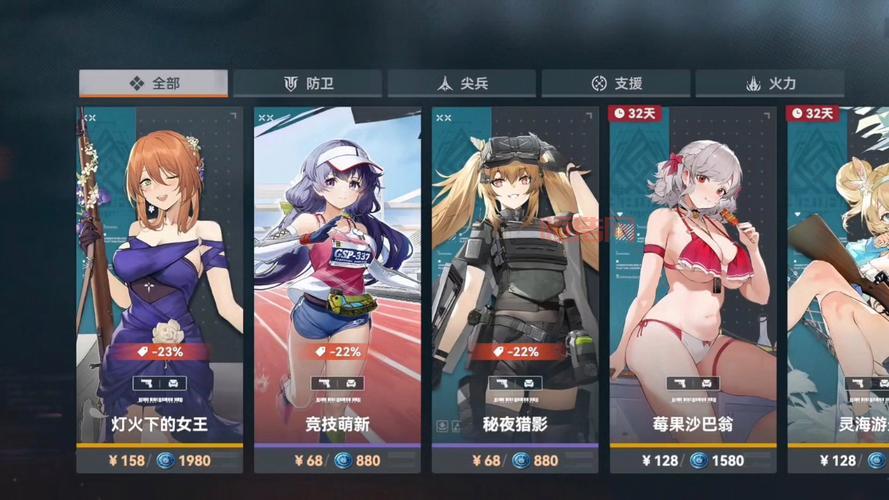889x500 pixels.
Task: Pick the partially visible 灵海 skin card
Action: click(838, 290)
